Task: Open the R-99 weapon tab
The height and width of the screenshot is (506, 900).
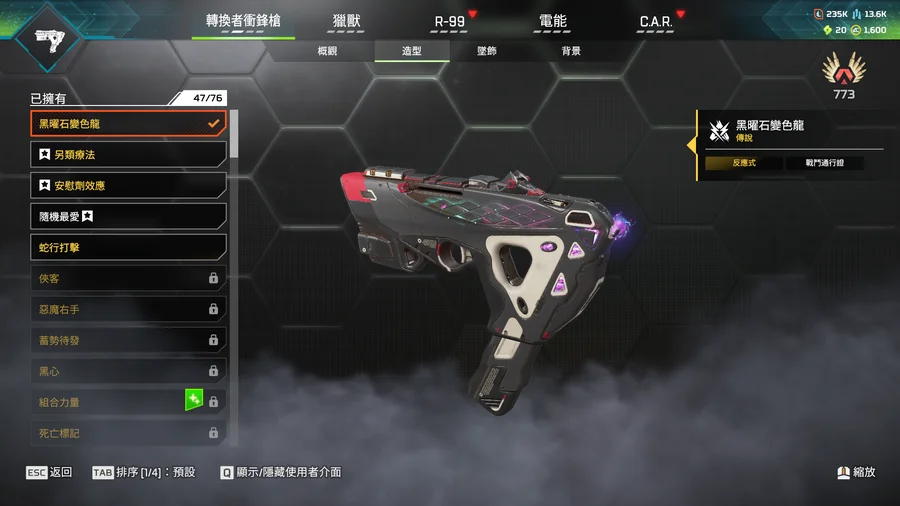Action: pyautogui.click(x=449, y=21)
